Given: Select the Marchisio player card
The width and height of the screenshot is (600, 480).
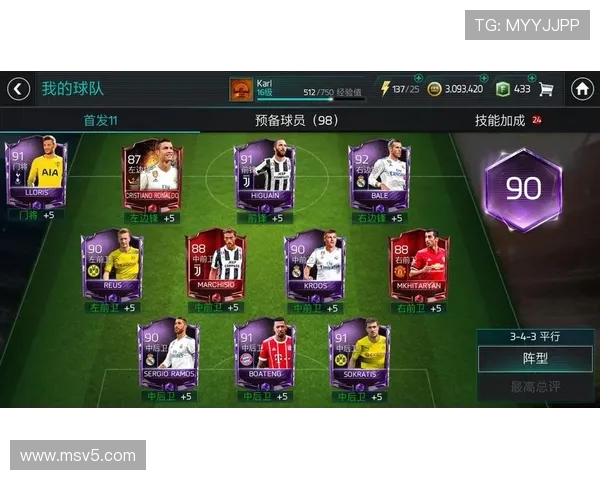Looking at the screenshot, I should click(216, 265).
